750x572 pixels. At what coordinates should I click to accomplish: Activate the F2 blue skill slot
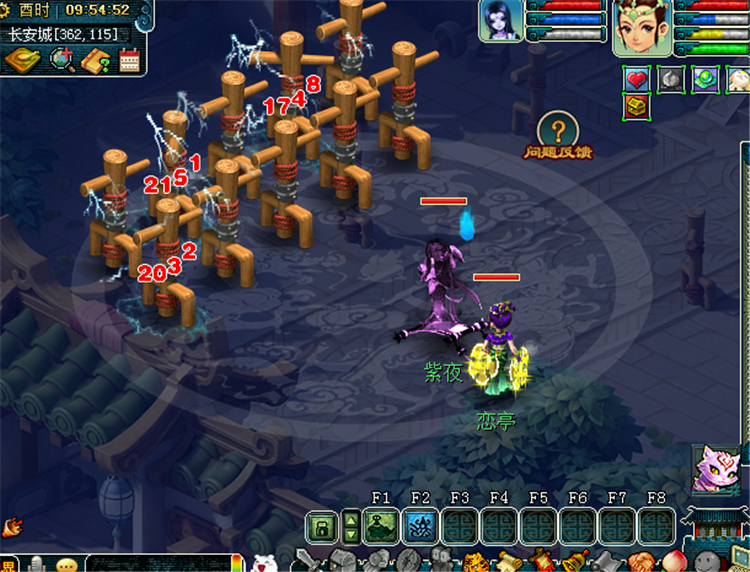pyautogui.click(x=420, y=525)
